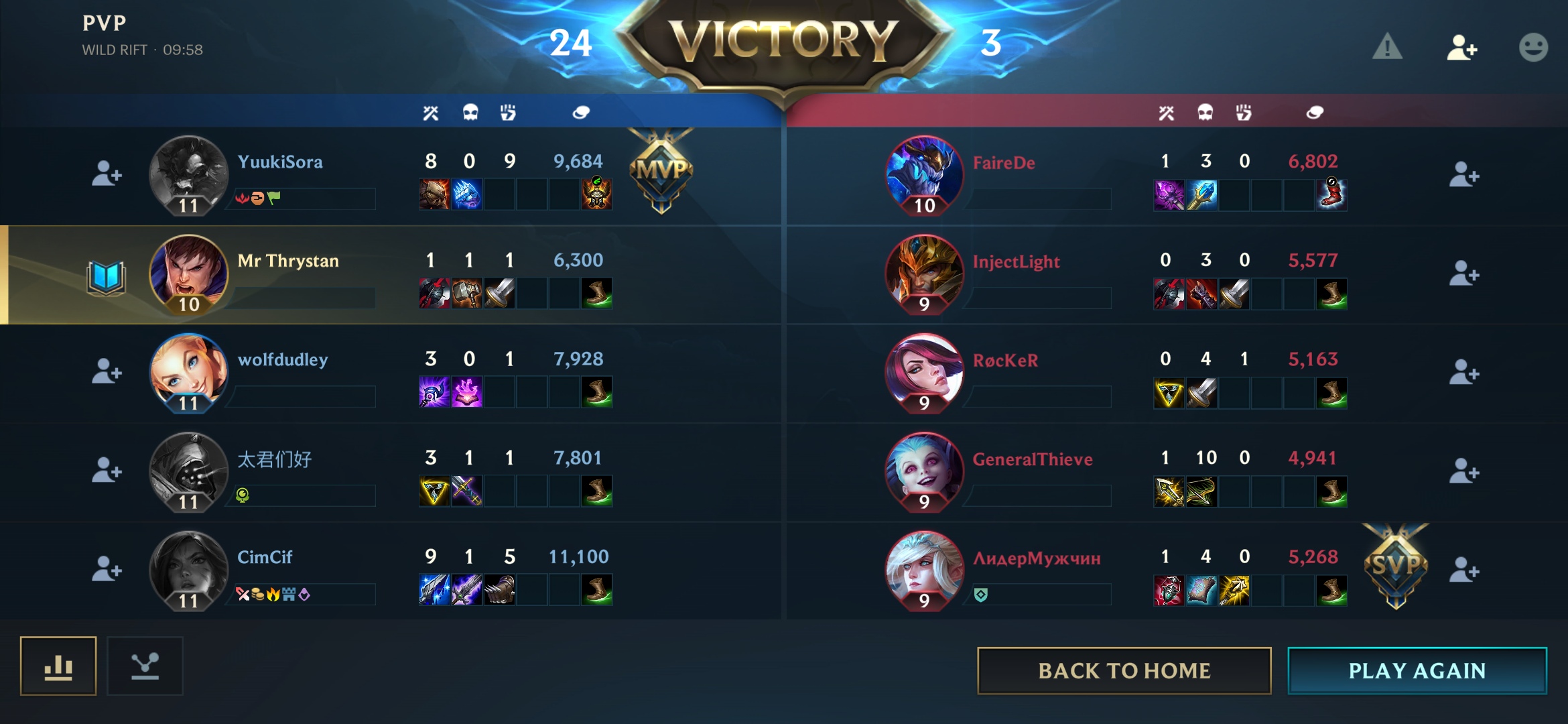This screenshot has height=724, width=1568.
Task: Inspect CimCif's first blue blade item
Action: click(434, 590)
